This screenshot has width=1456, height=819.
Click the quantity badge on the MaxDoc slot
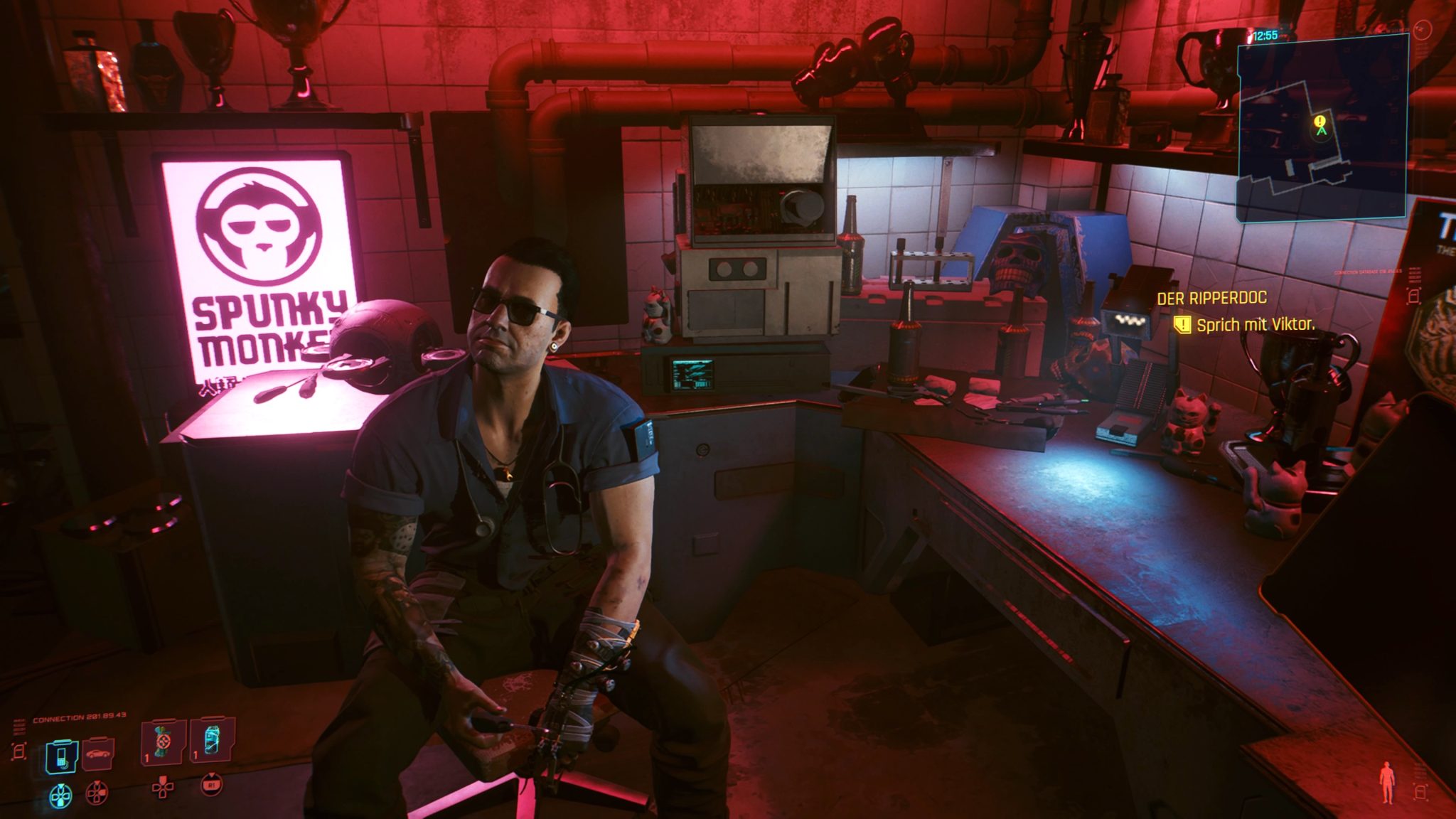tap(146, 759)
